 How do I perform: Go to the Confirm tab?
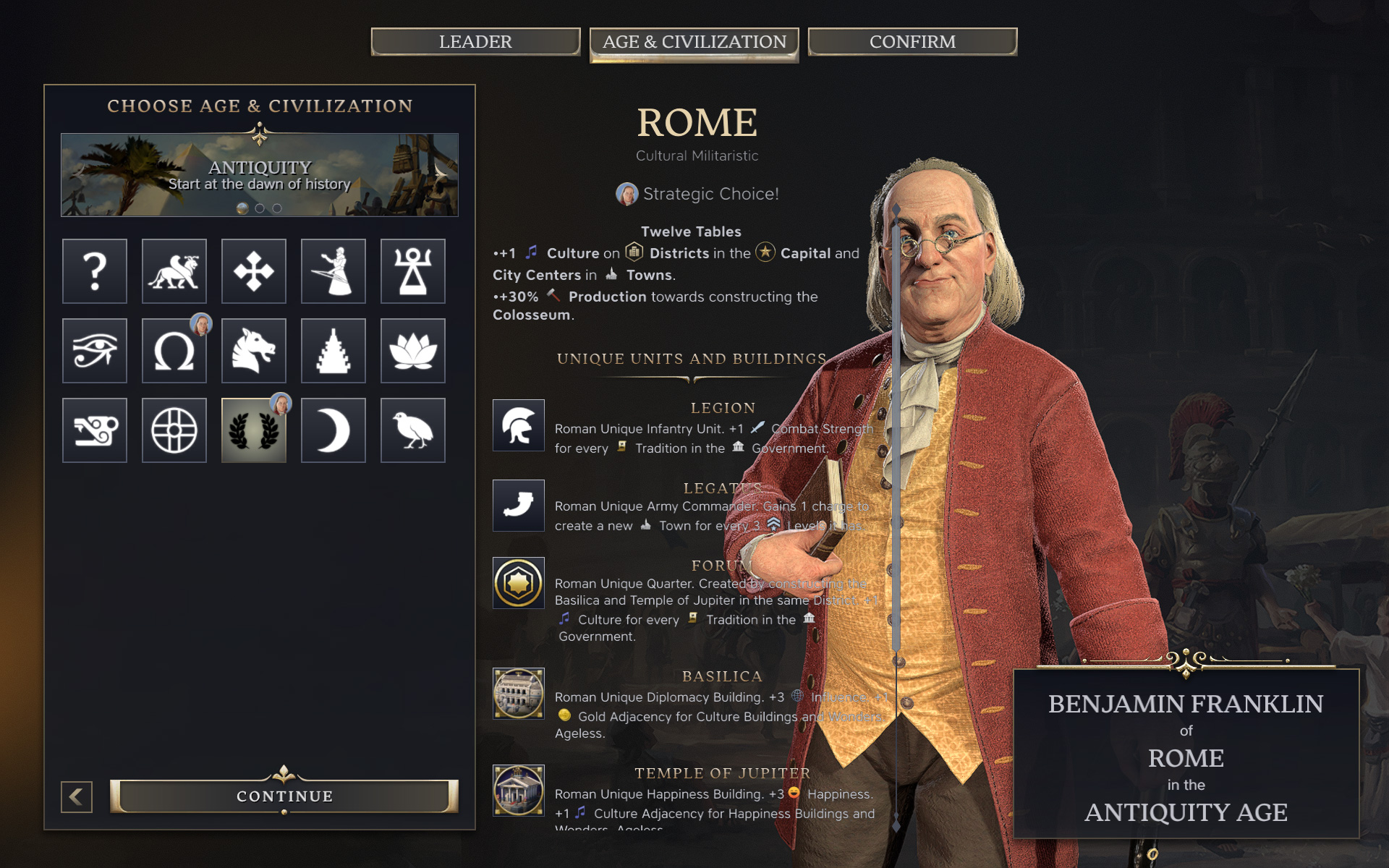tap(912, 42)
